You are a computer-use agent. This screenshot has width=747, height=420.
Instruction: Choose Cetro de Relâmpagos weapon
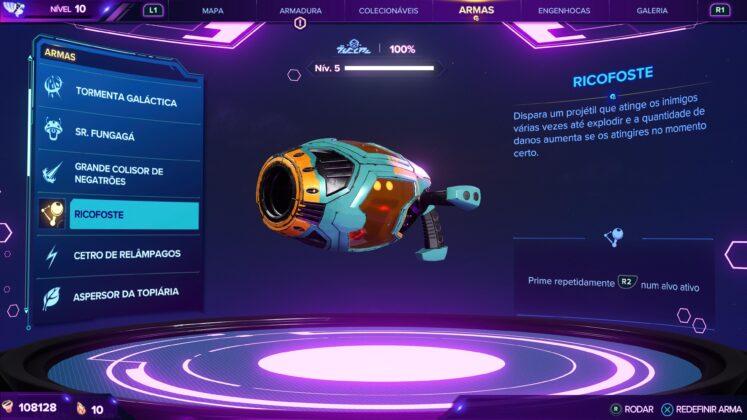point(126,254)
